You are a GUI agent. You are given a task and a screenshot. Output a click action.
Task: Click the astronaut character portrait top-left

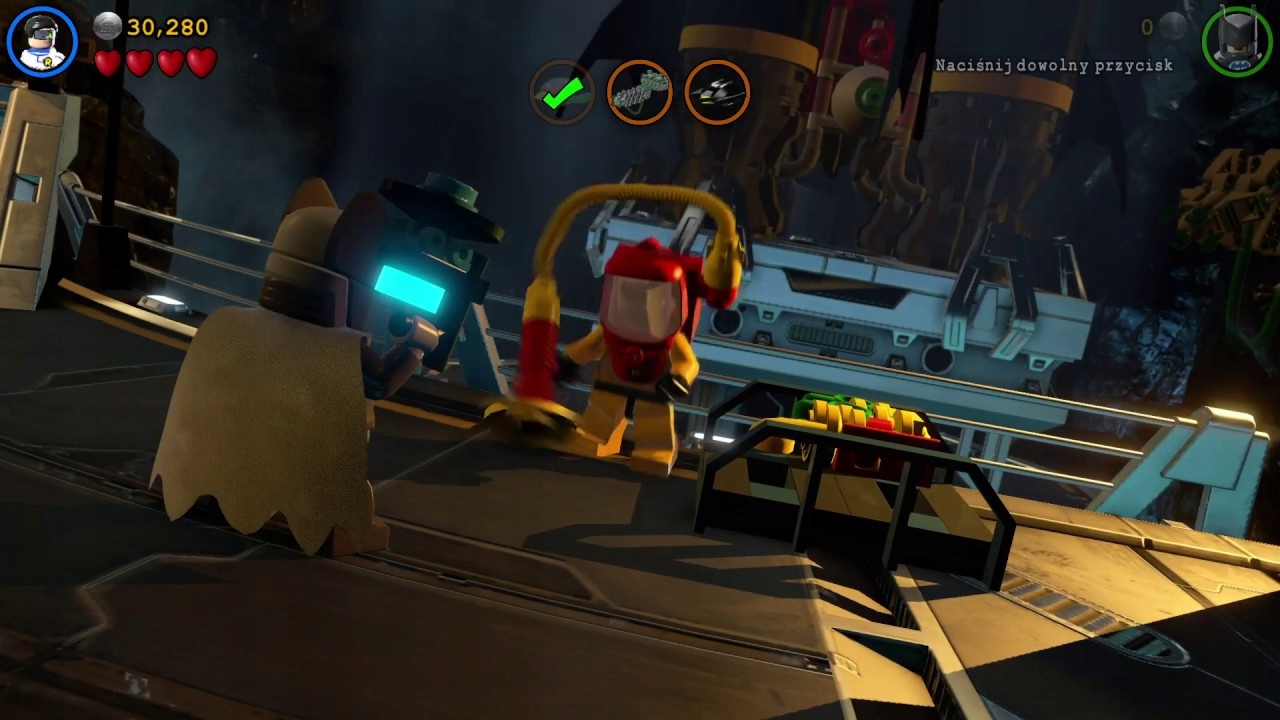[x=40, y=42]
